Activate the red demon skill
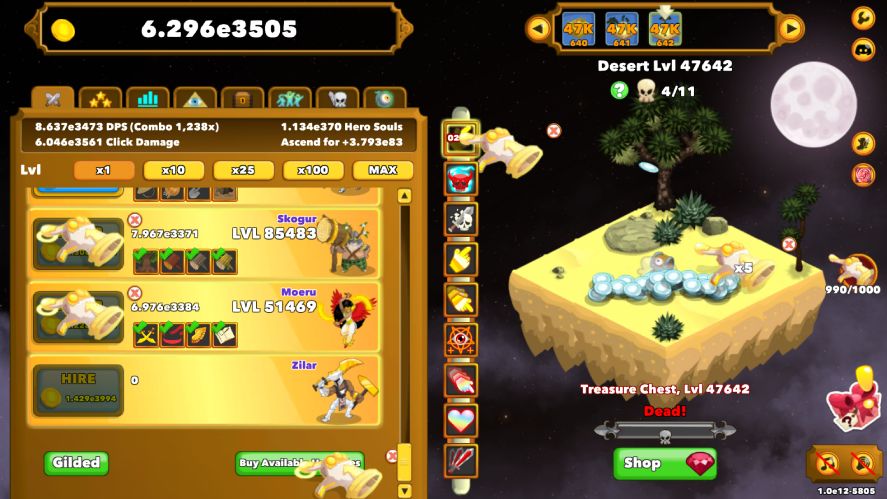The height and width of the screenshot is (499, 887). pos(461,179)
